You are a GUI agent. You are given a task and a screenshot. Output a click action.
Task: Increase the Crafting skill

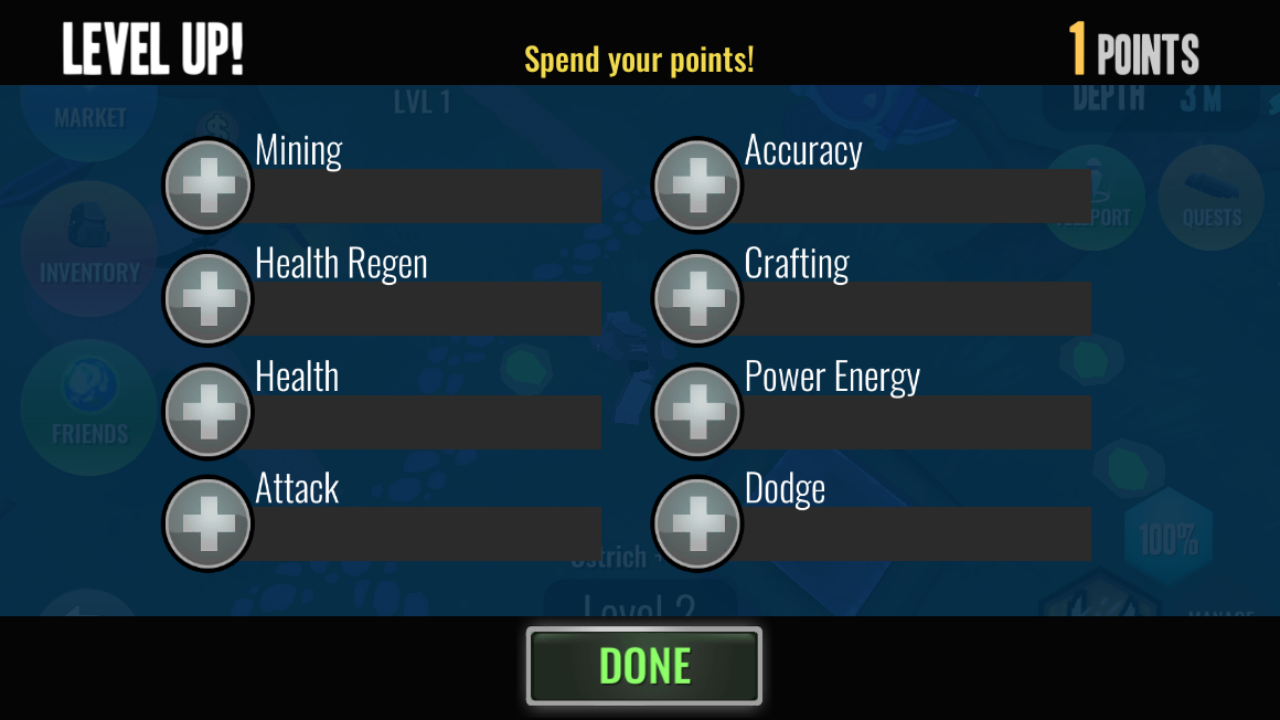pyautogui.click(x=697, y=298)
